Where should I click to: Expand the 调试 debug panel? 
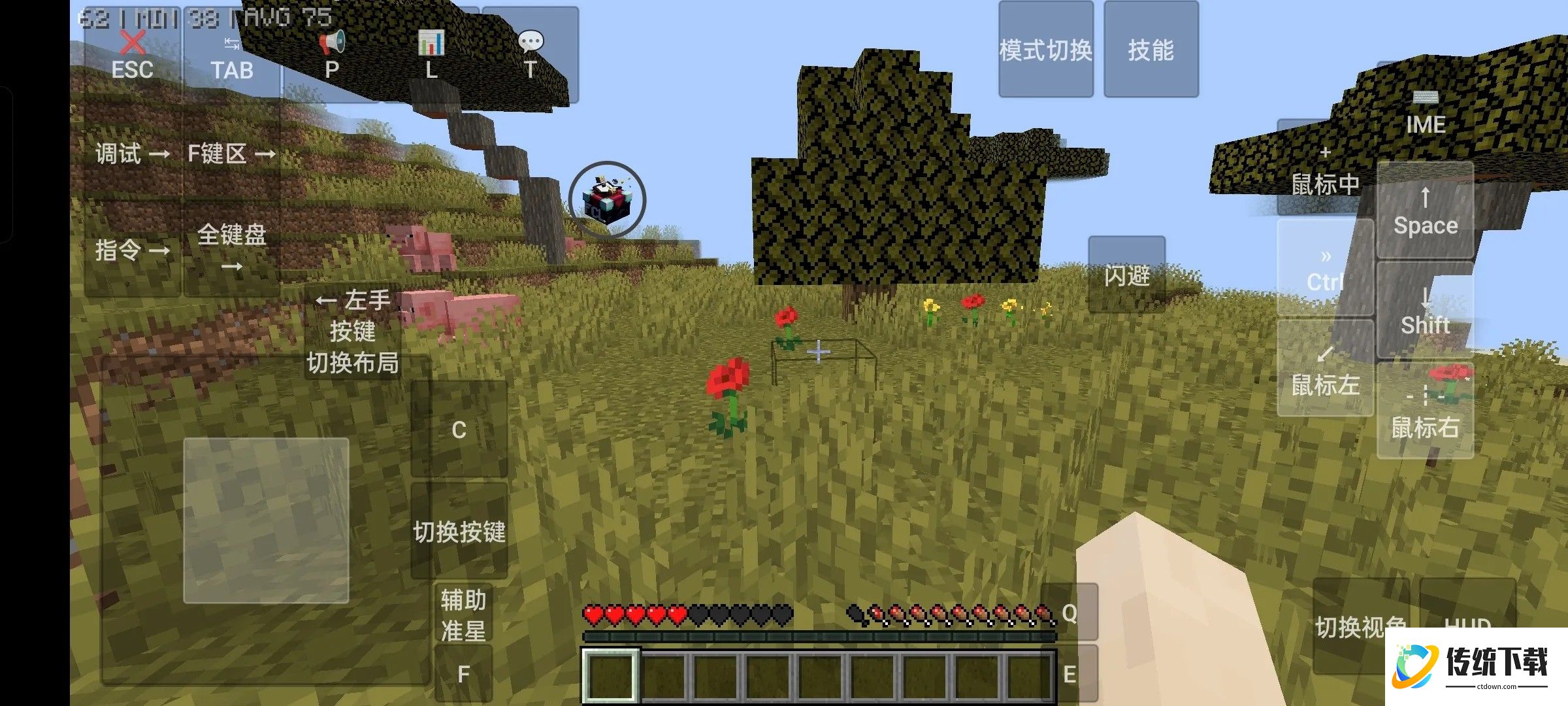pos(132,154)
